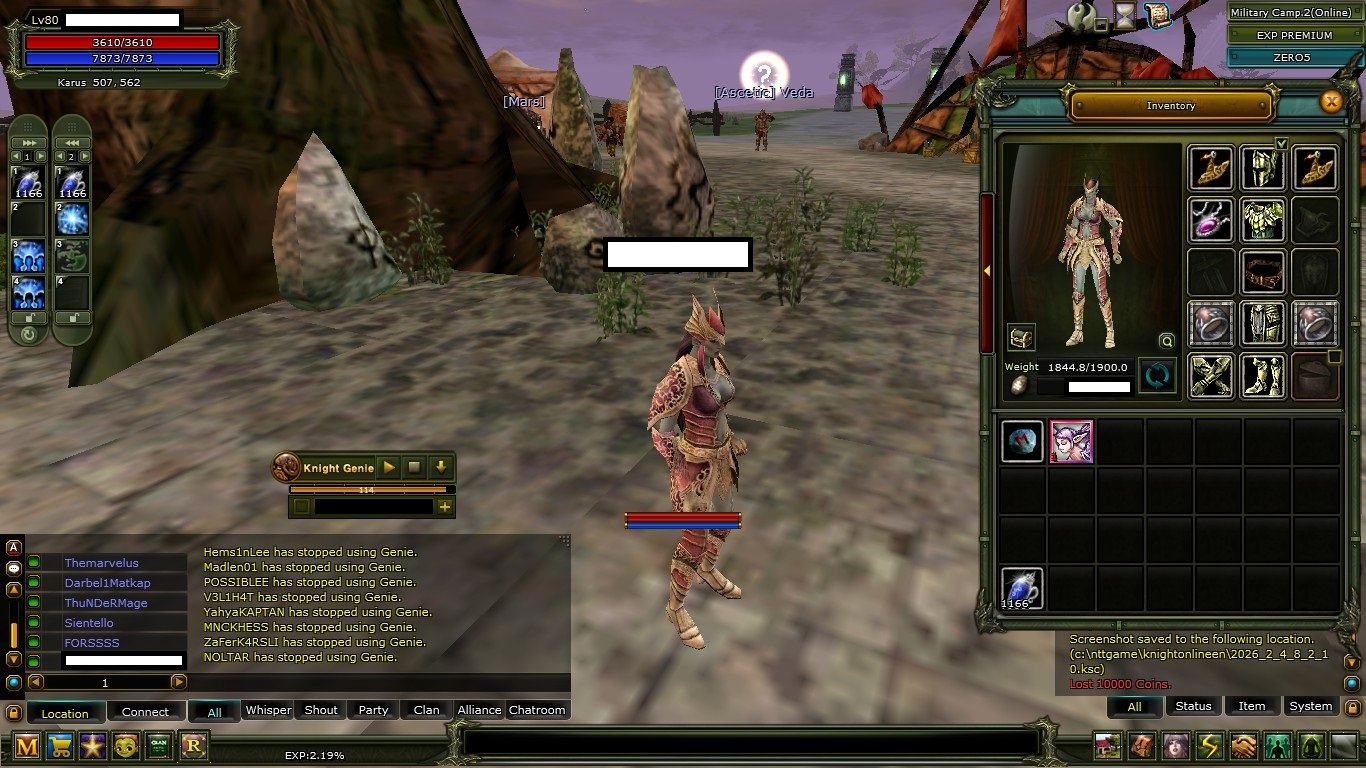Start the Knight Genie with play button

(388, 467)
